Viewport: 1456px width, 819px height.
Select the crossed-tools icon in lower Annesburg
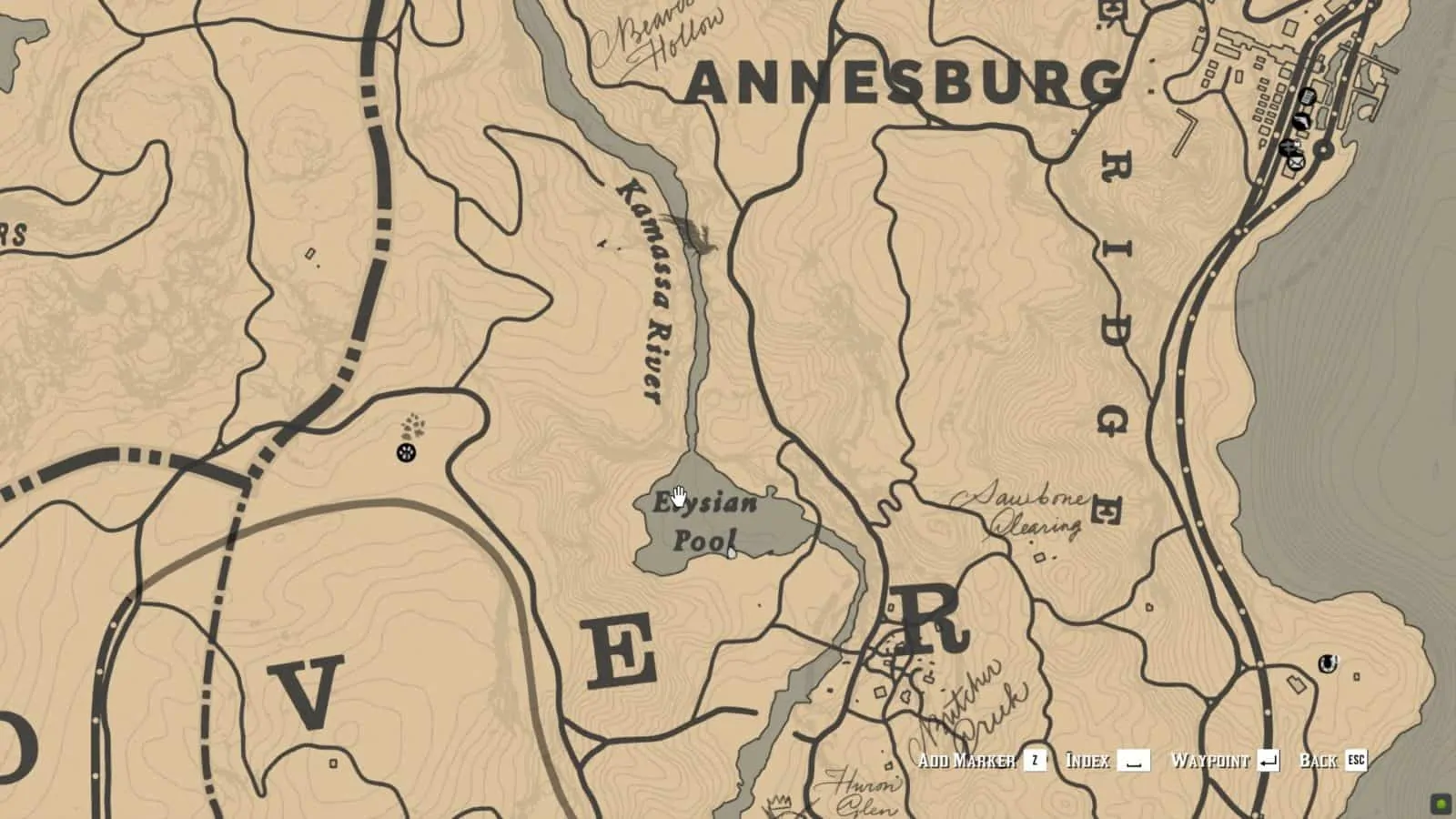(x=1289, y=147)
